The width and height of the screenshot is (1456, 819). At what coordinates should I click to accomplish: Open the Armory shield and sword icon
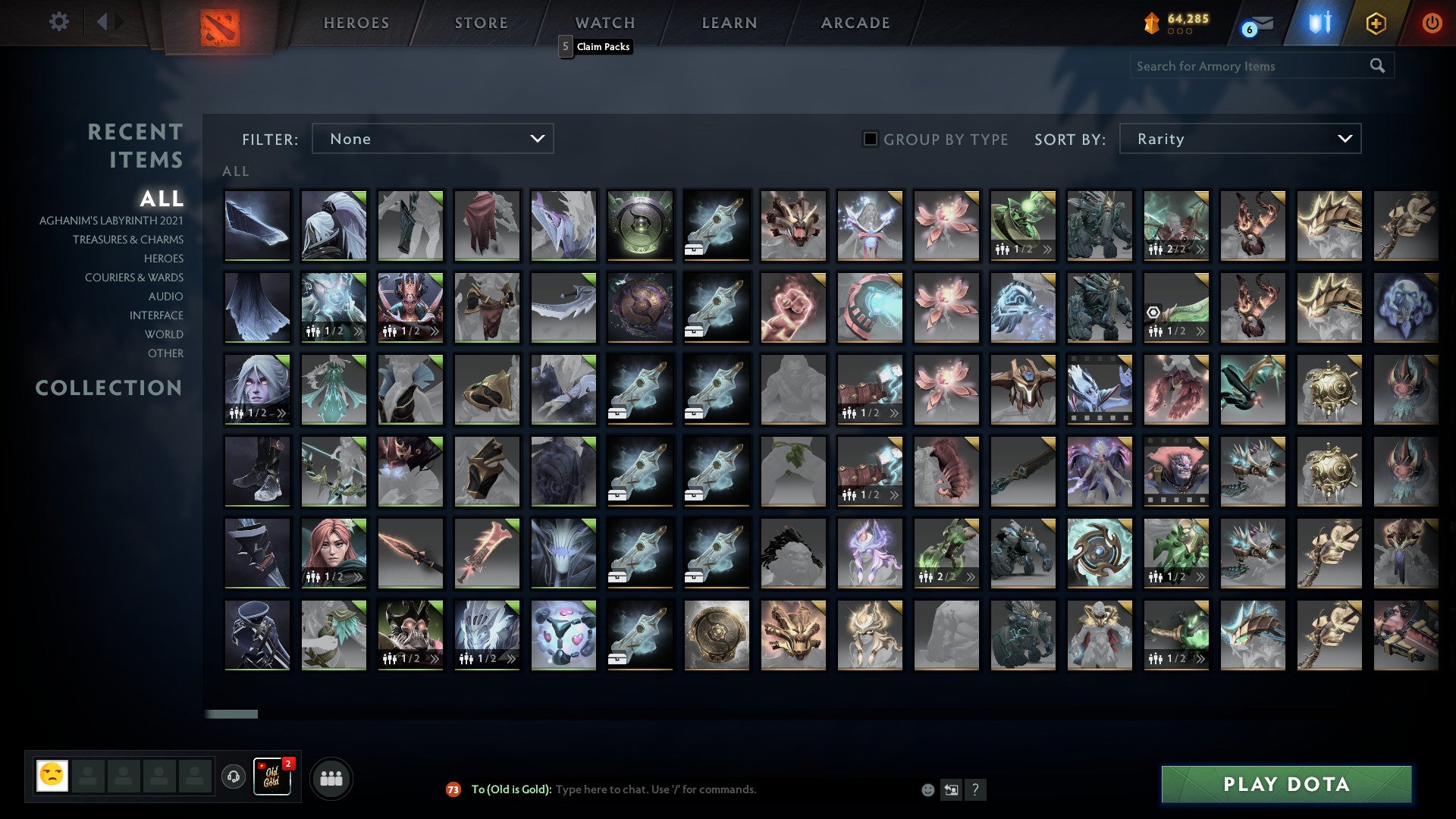pyautogui.click(x=1319, y=23)
